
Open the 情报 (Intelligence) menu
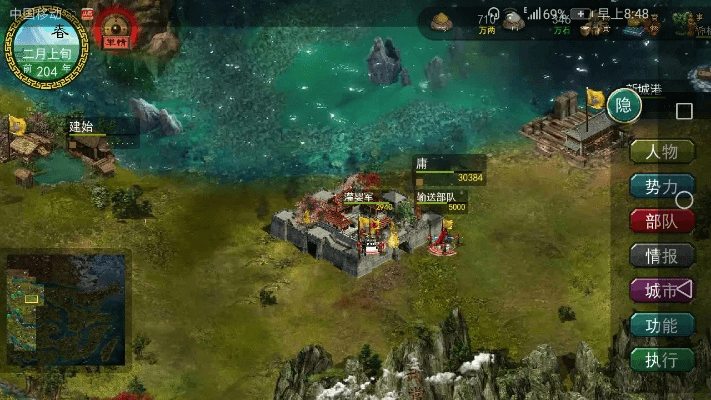click(661, 256)
